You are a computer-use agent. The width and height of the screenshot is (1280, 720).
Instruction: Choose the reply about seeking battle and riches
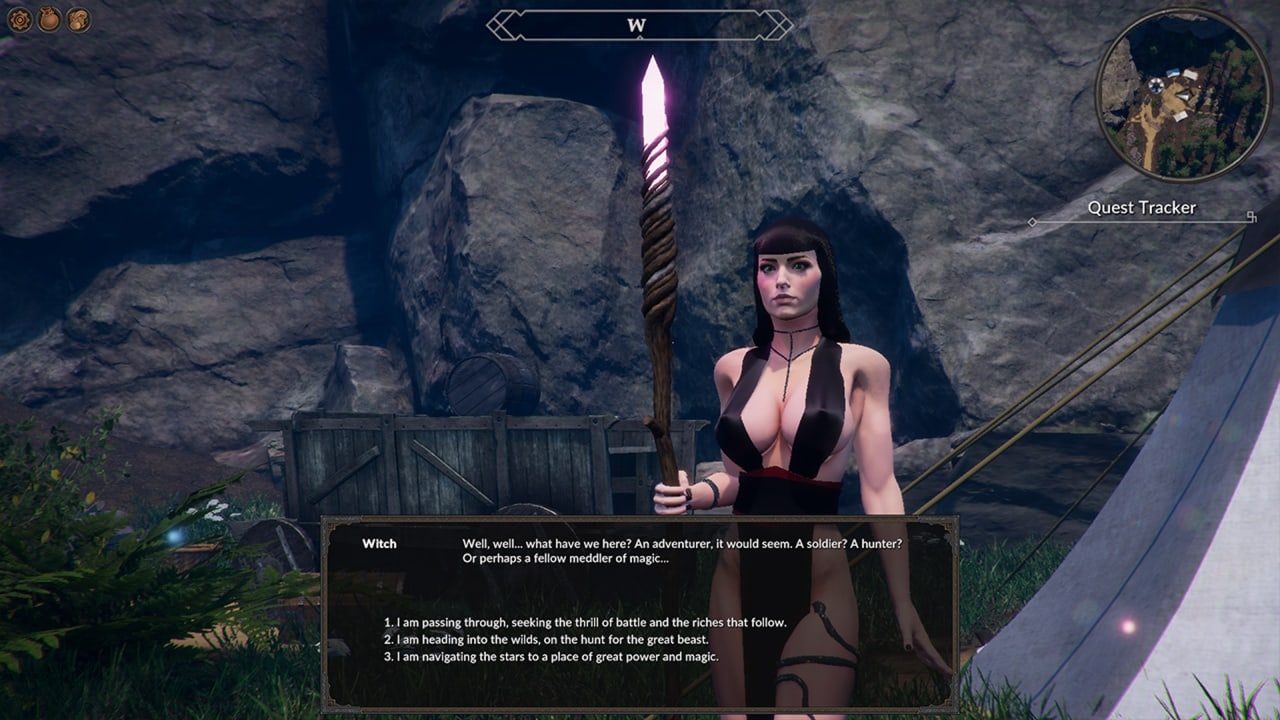(x=585, y=622)
